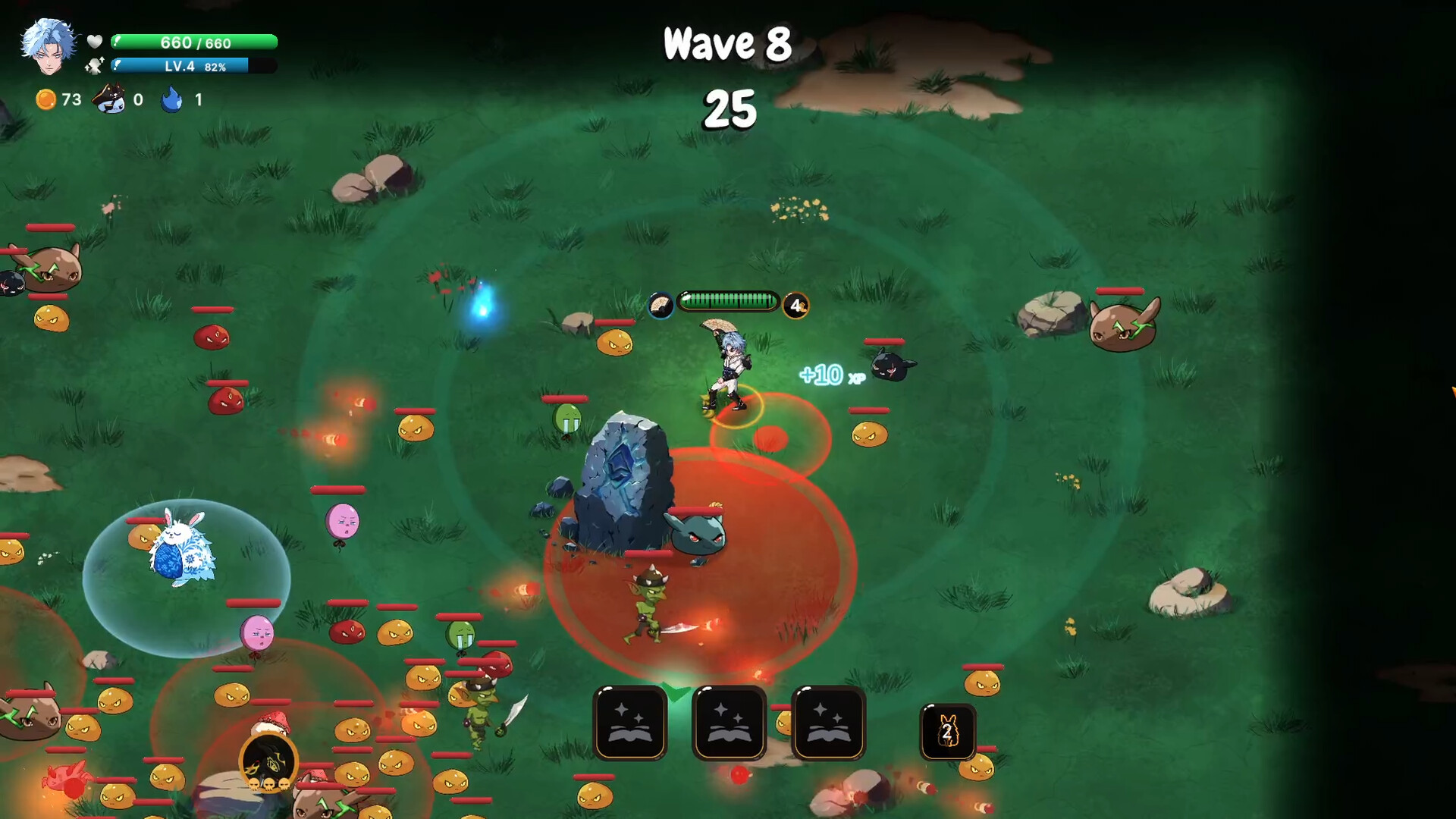Click the wave countdown number 25
Viewport: 1456px width, 819px height.
tap(730, 108)
